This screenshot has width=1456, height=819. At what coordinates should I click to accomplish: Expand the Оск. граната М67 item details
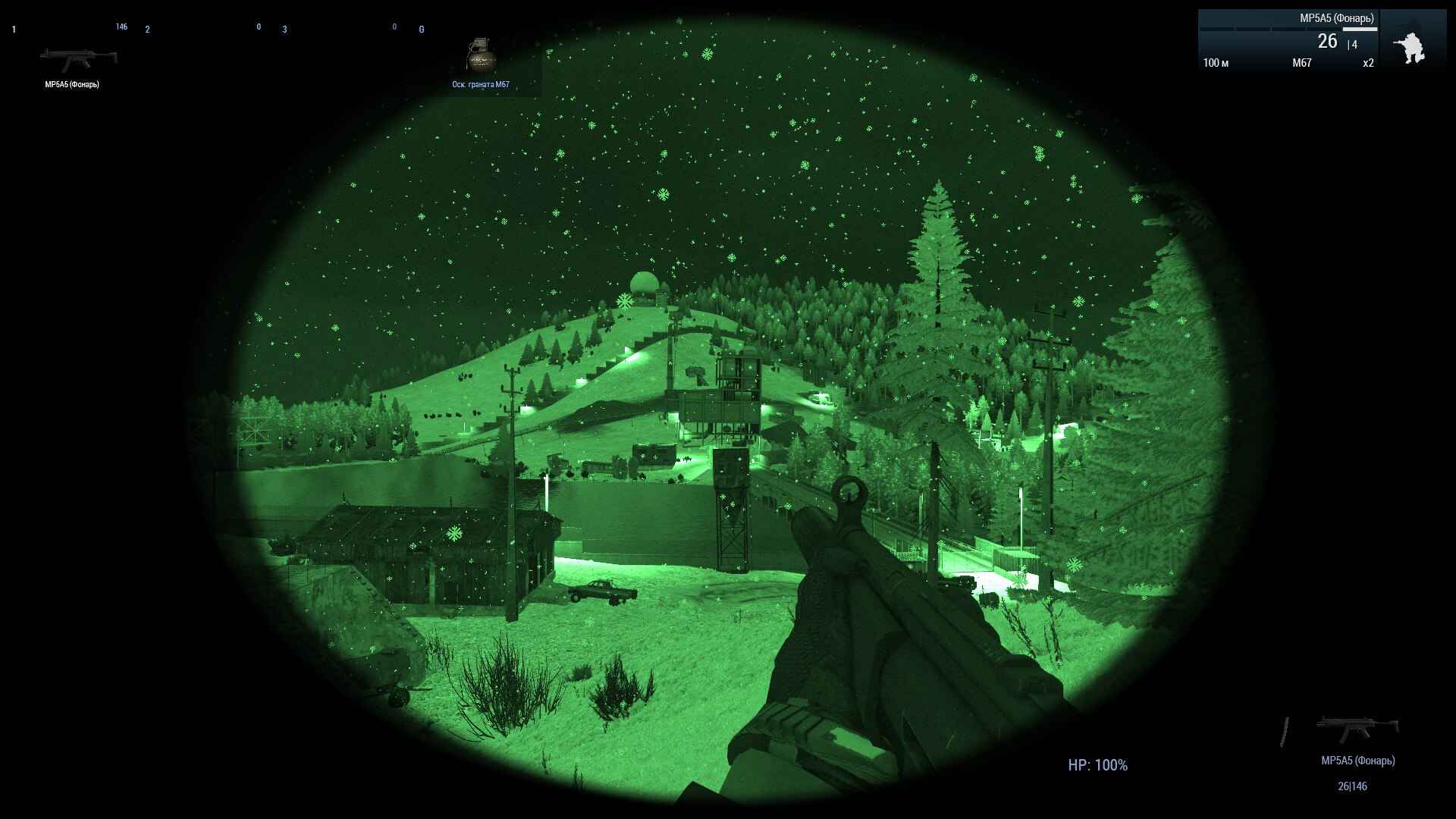click(479, 86)
